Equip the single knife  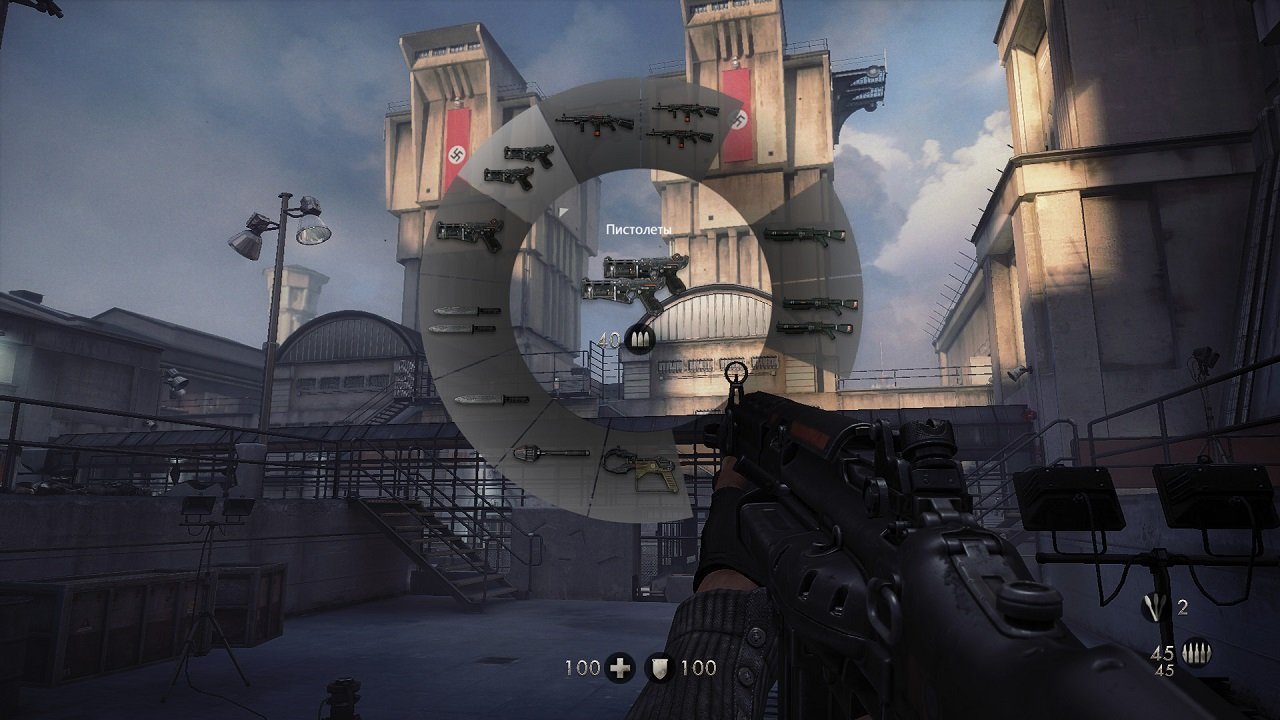(491, 399)
